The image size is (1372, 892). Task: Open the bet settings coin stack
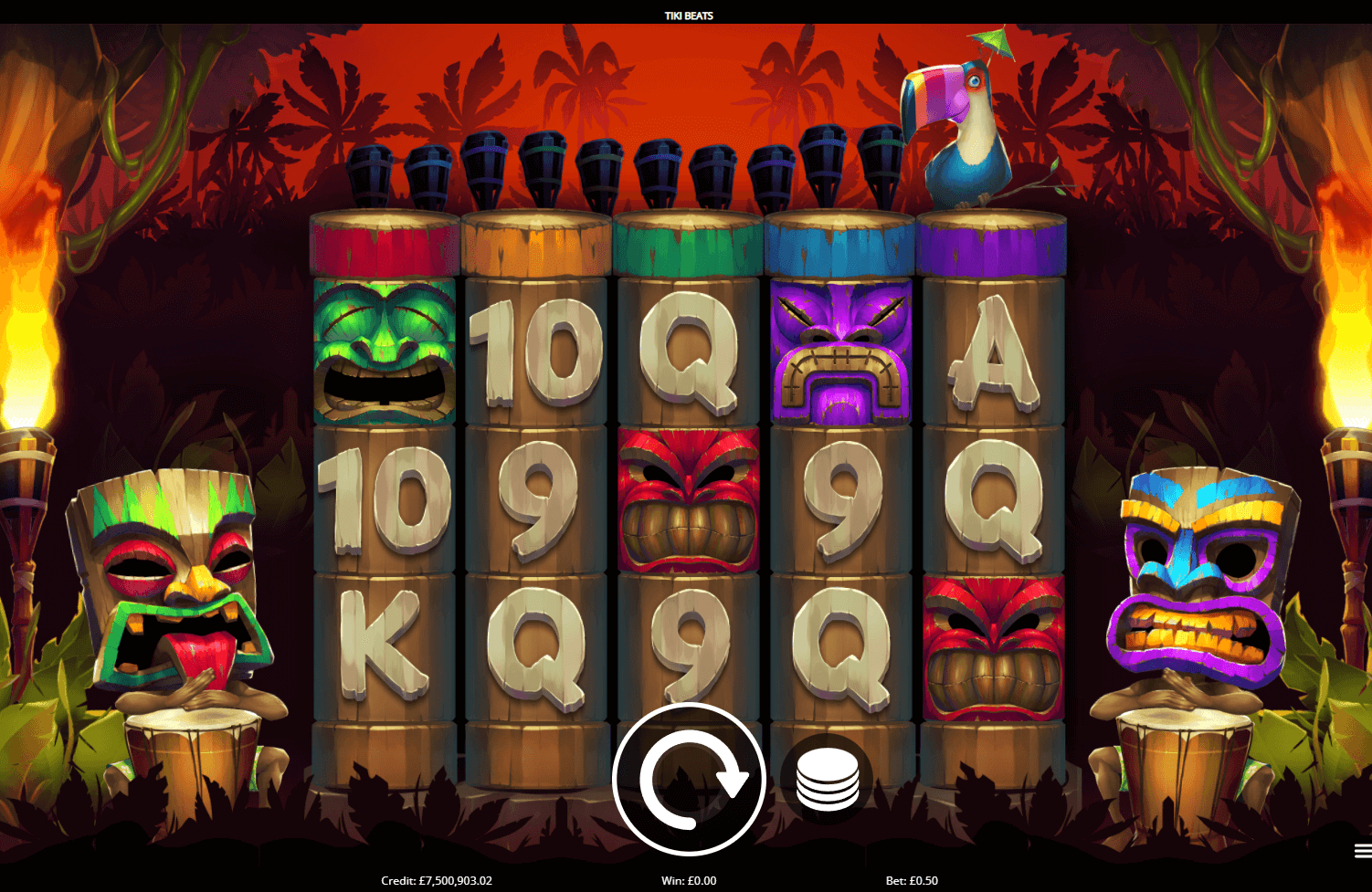[x=828, y=780]
